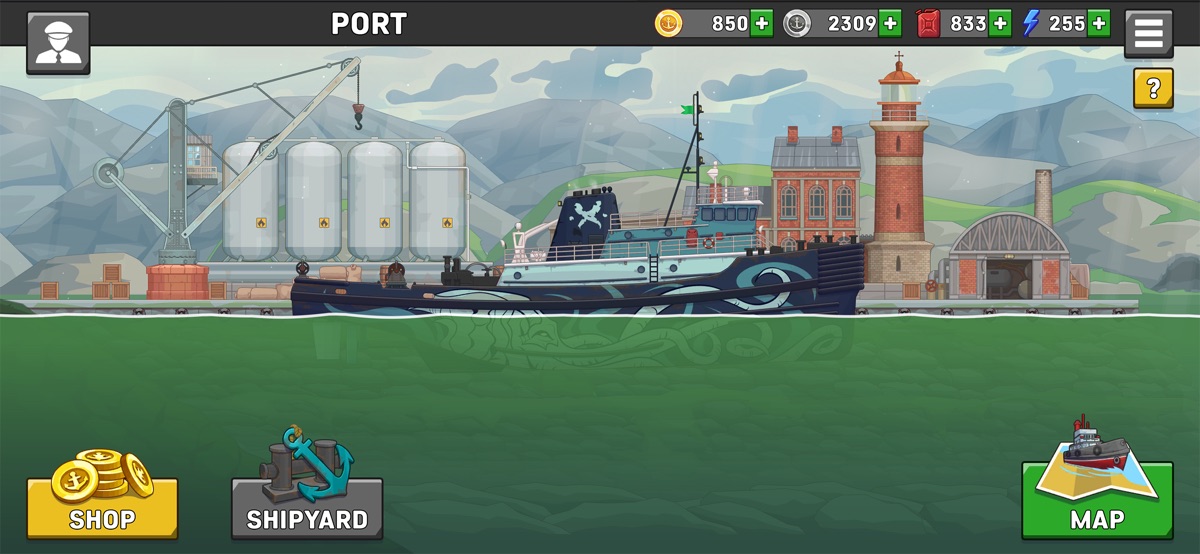1200x554 pixels.
Task: Add more gold coins with plus button
Action: tap(761, 23)
